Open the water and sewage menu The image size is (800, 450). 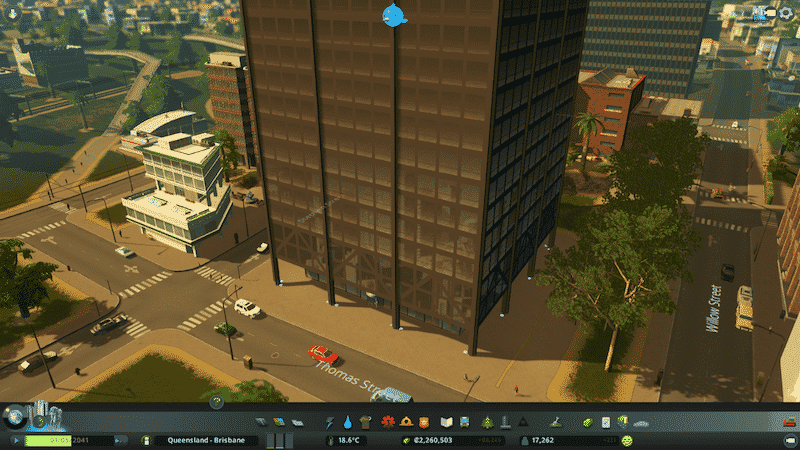tap(347, 421)
